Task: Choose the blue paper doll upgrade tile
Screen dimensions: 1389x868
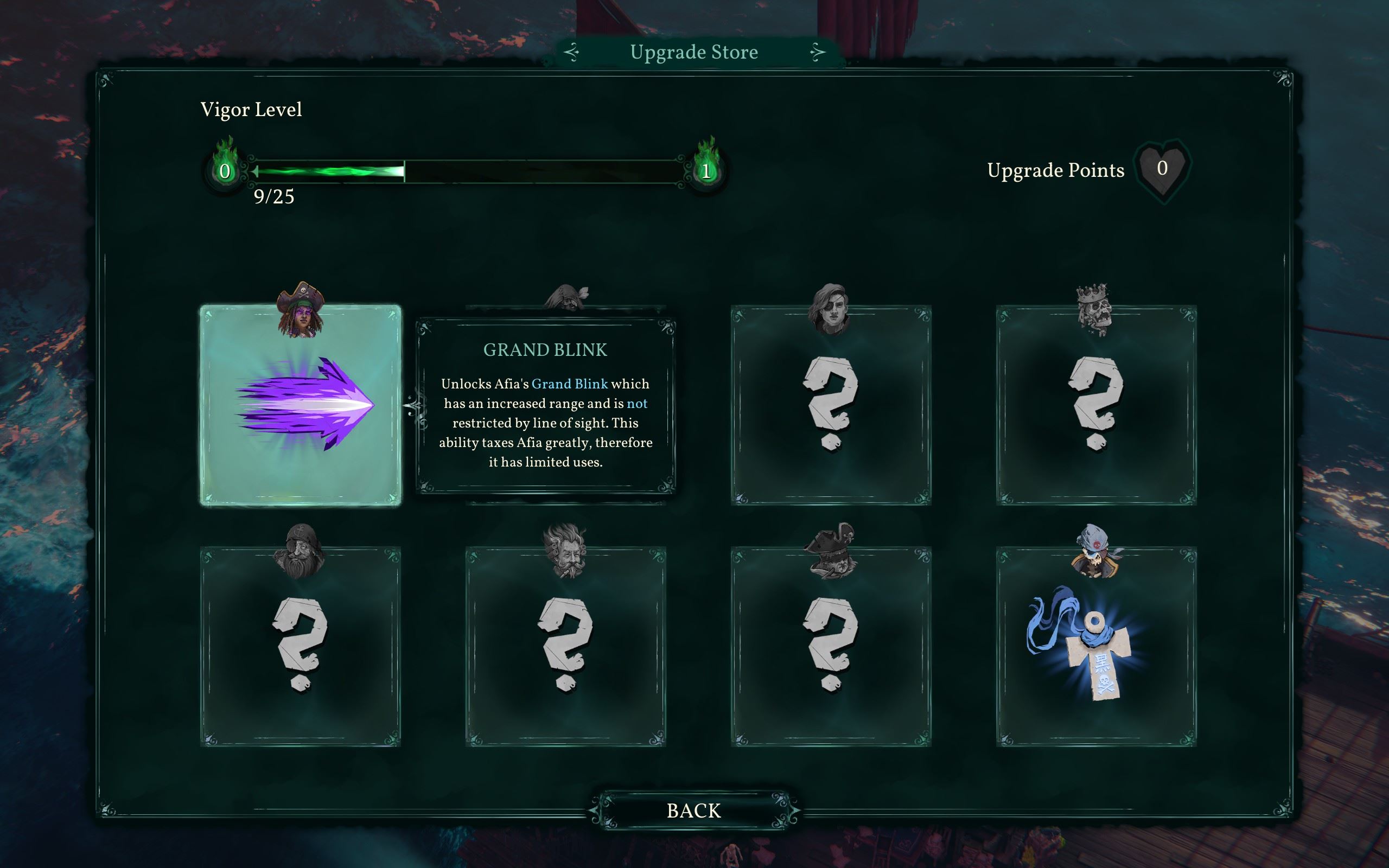Action: 1096,647
